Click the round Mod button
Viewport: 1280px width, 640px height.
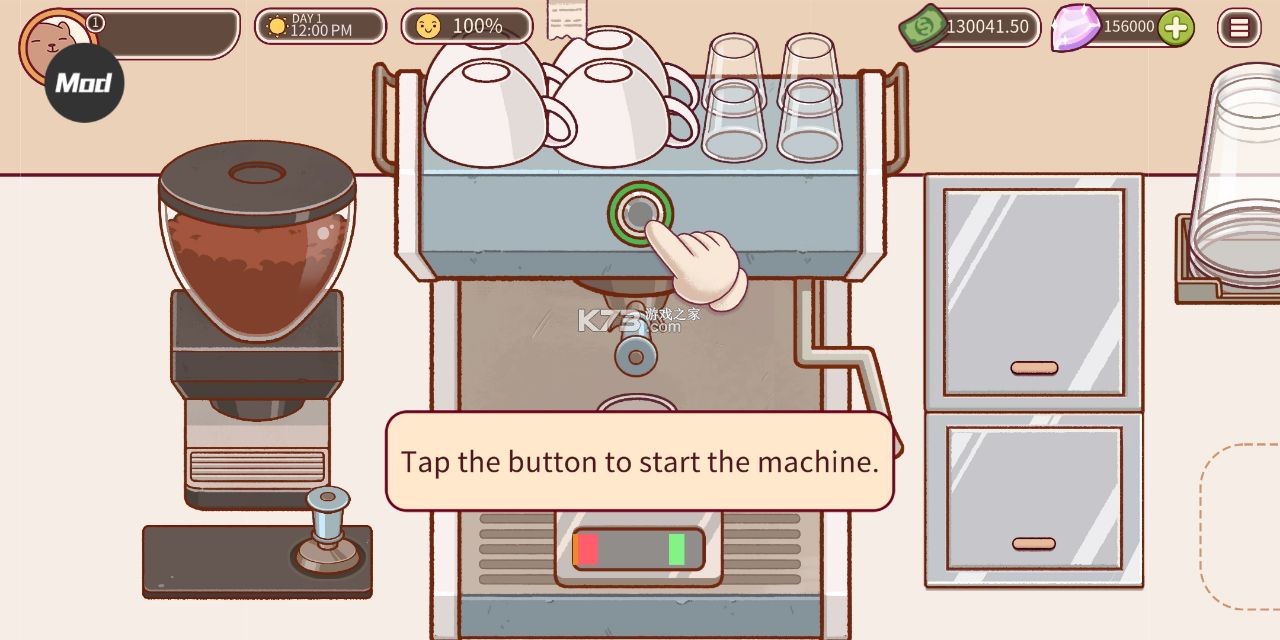pyautogui.click(x=84, y=83)
